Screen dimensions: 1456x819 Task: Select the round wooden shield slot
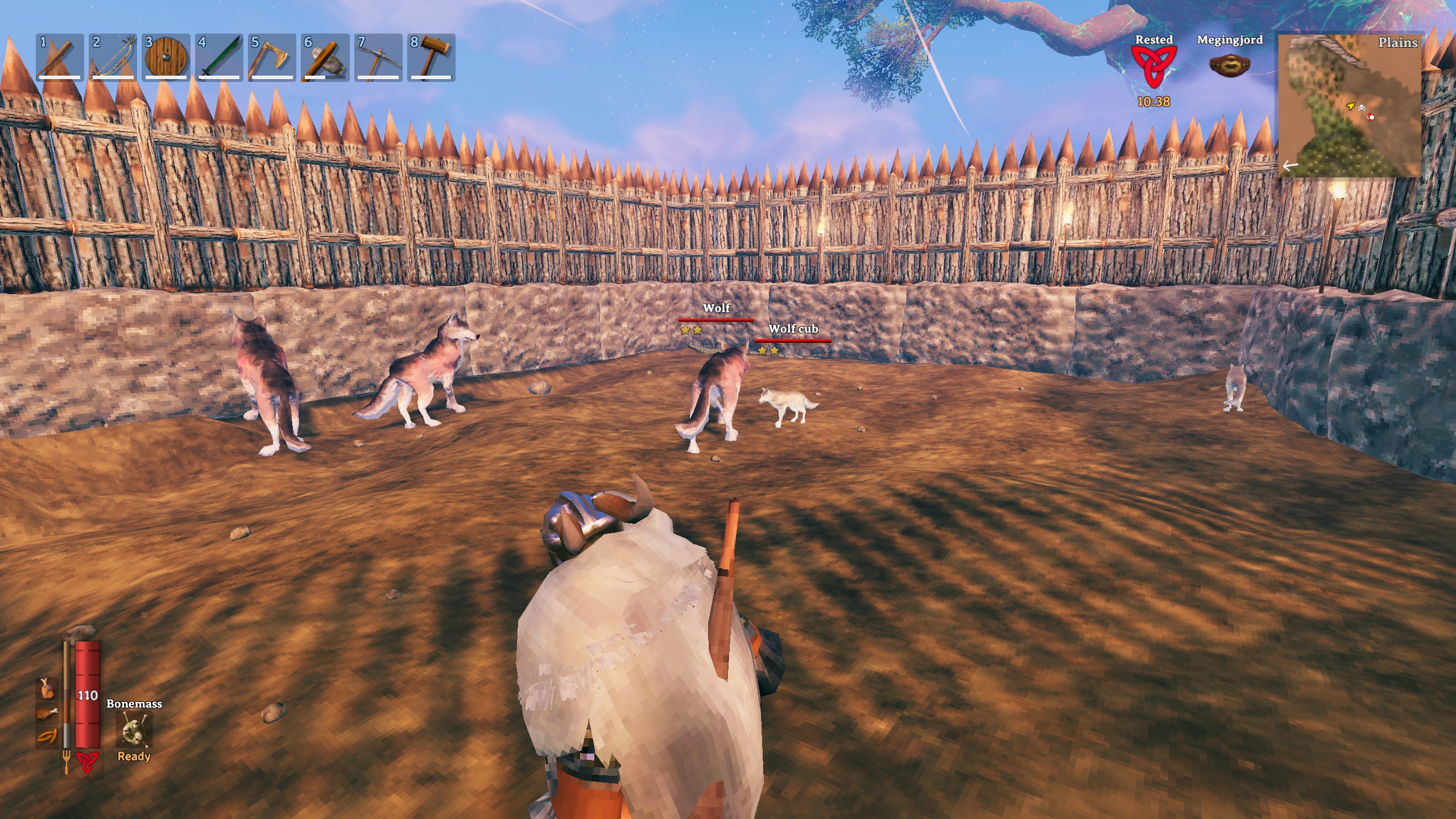(x=166, y=57)
